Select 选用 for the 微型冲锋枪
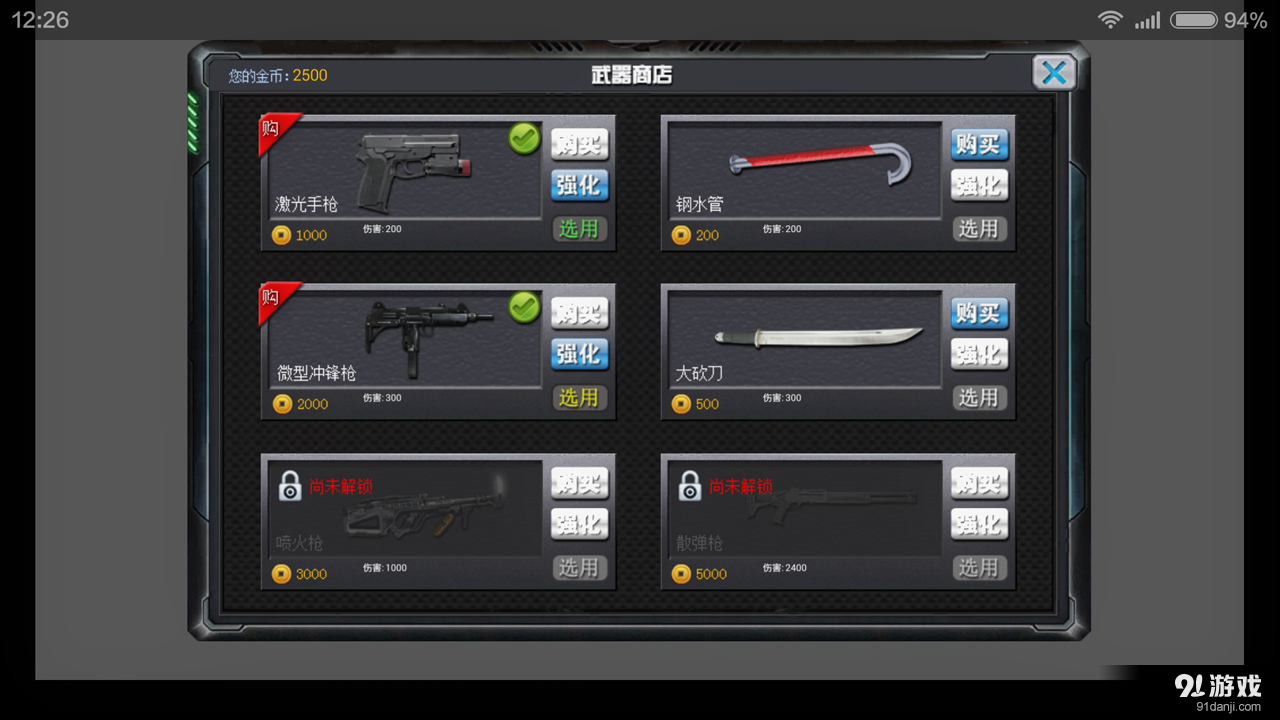Screen dimensions: 1280x720 (580, 398)
